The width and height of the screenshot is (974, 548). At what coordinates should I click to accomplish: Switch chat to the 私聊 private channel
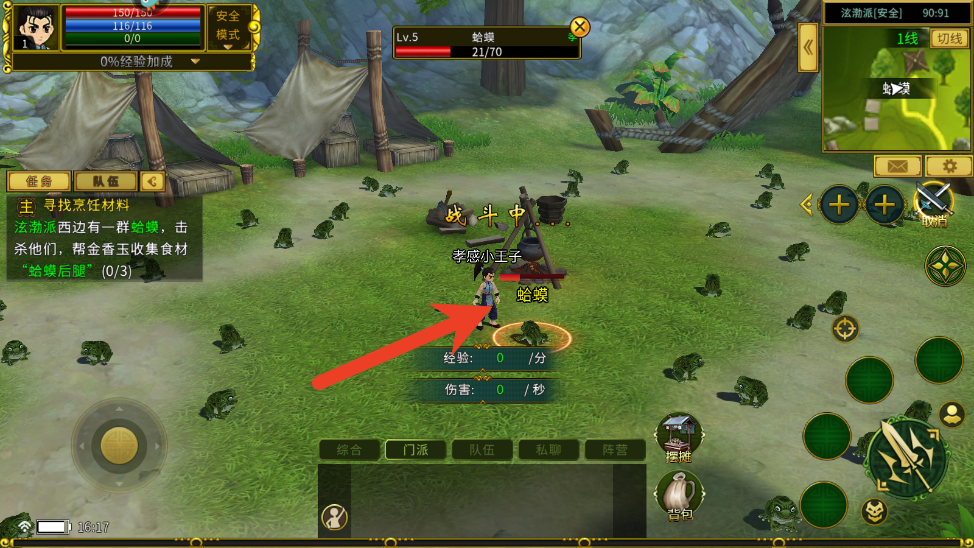(x=548, y=450)
